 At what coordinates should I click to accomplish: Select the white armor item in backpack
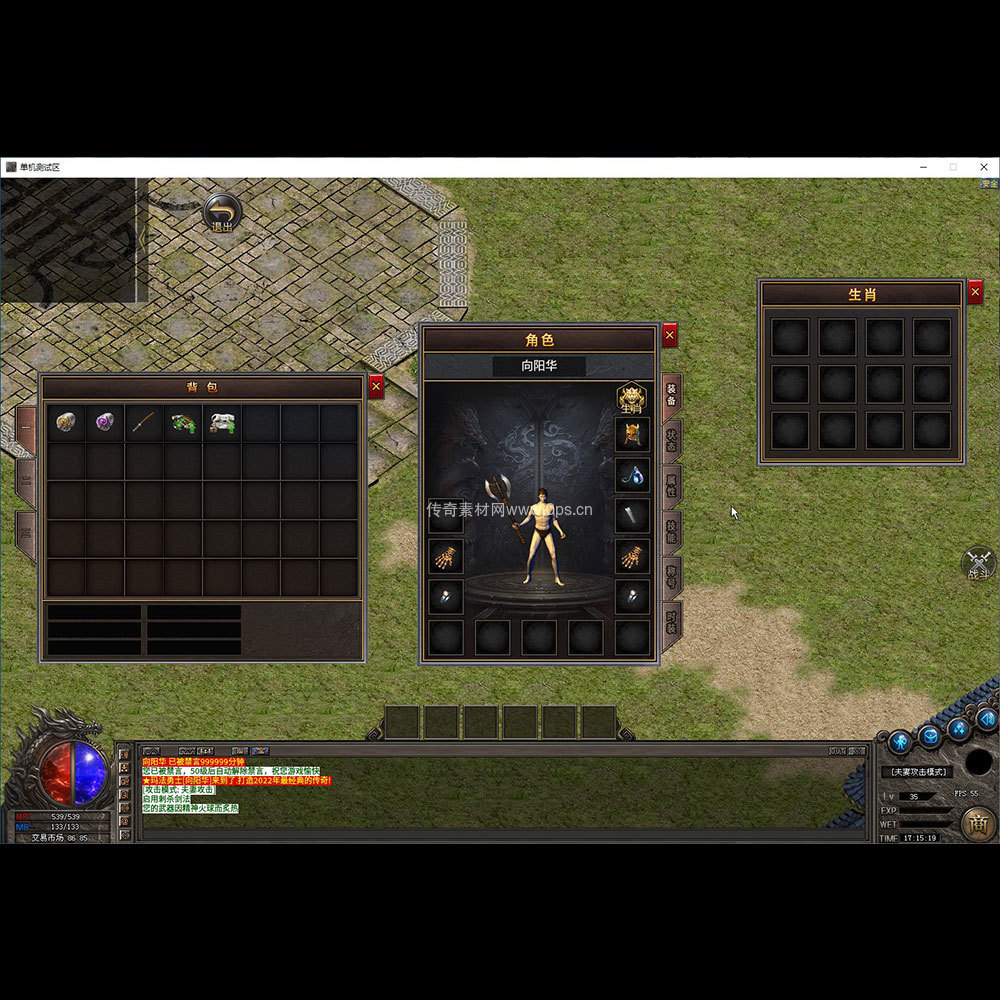(222, 423)
